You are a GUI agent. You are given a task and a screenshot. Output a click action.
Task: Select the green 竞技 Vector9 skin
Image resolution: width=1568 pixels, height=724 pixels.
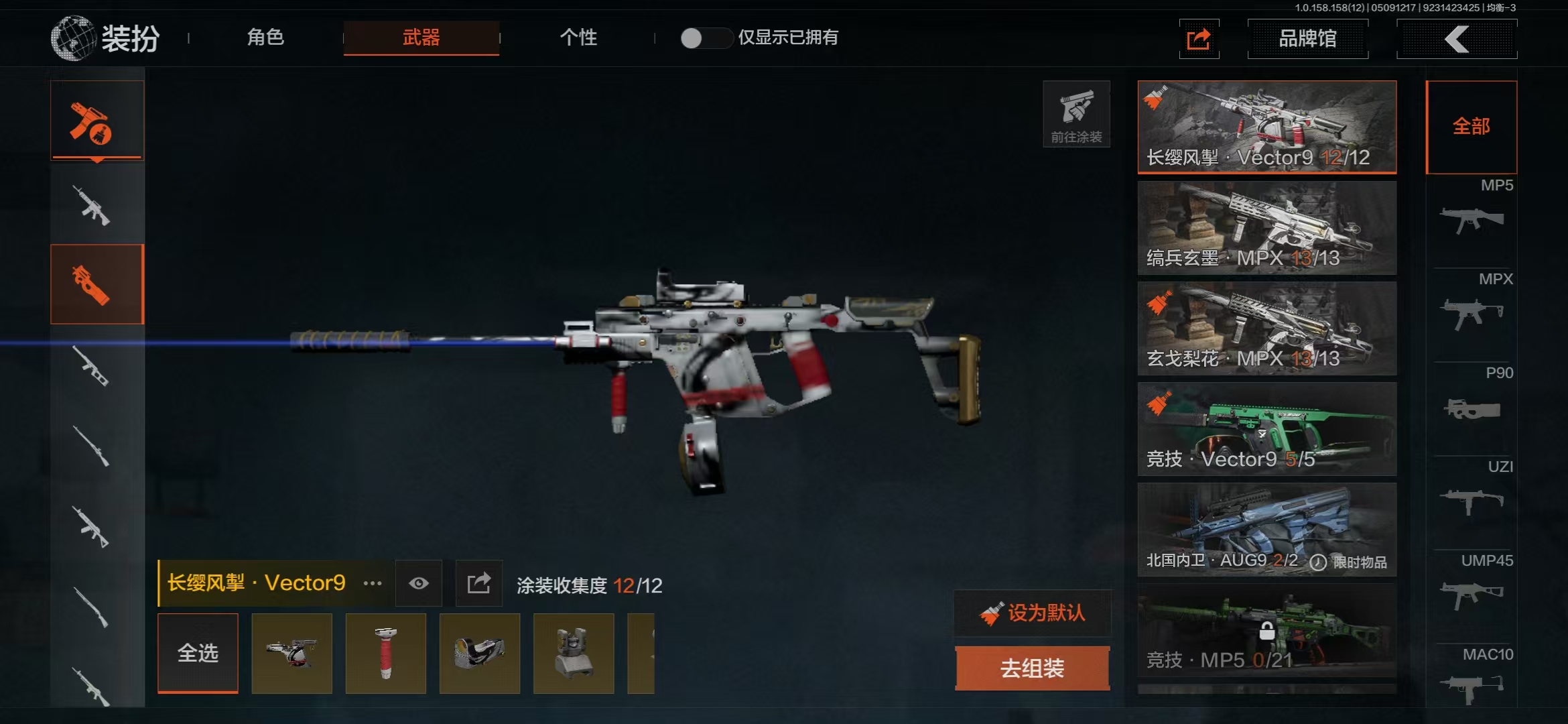(1266, 429)
